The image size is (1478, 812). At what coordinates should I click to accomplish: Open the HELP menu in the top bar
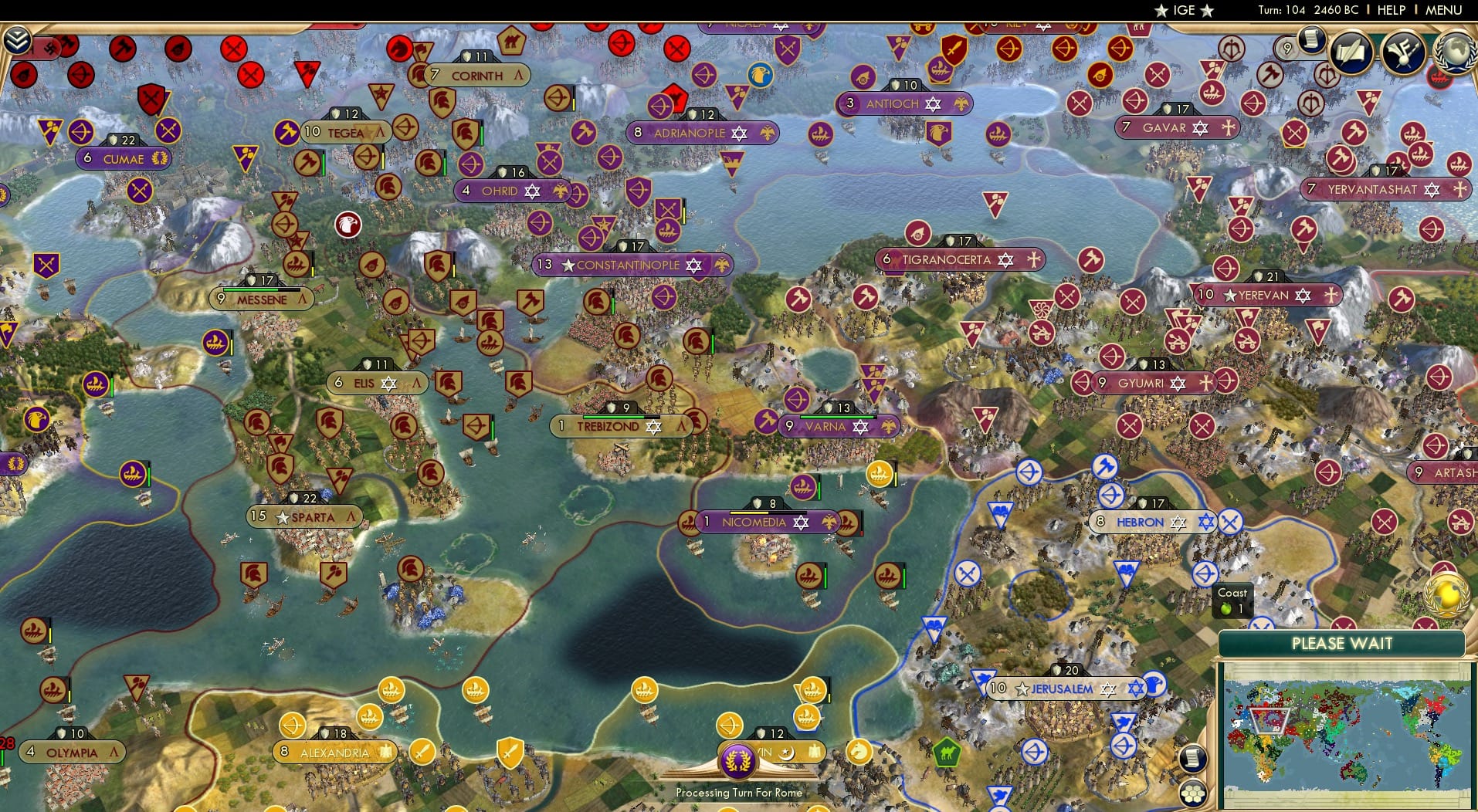(1390, 10)
